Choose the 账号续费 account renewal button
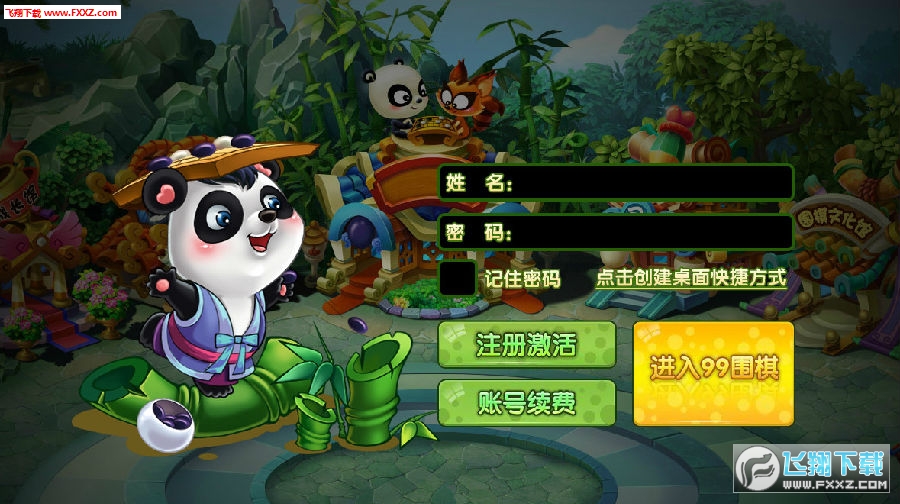This screenshot has height=504, width=900. (x=526, y=403)
